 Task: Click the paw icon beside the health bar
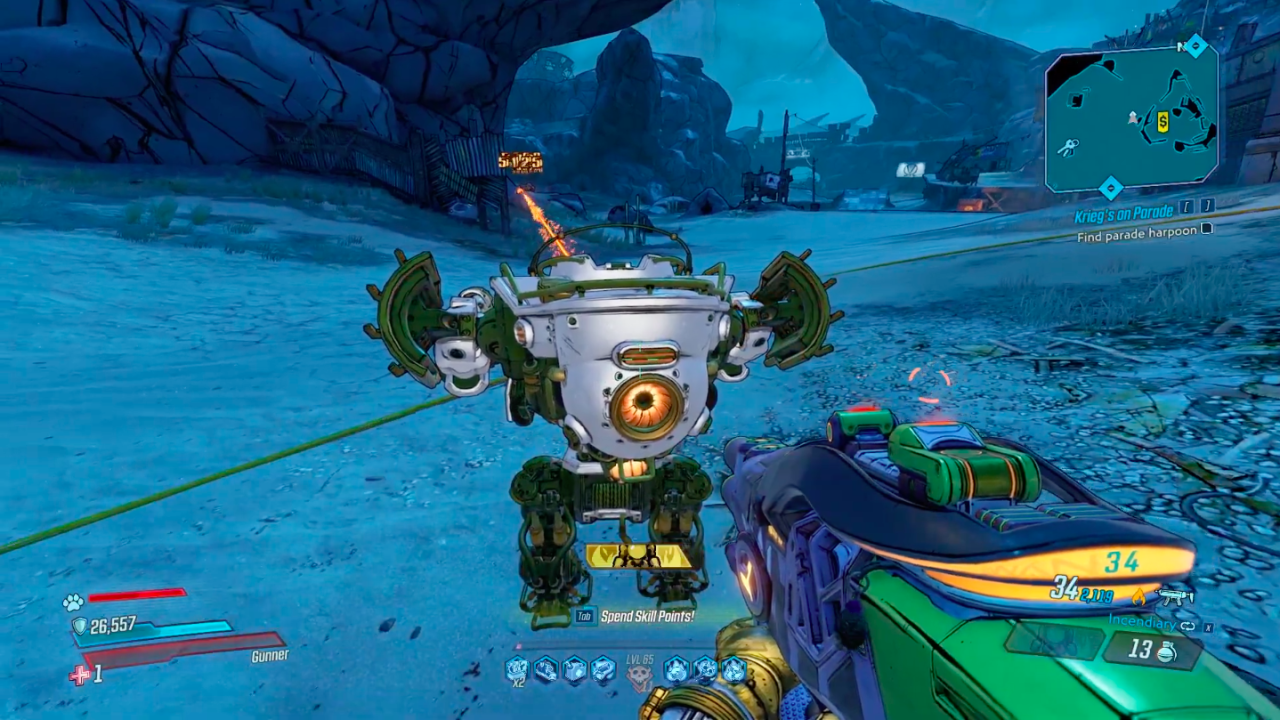pos(71,601)
